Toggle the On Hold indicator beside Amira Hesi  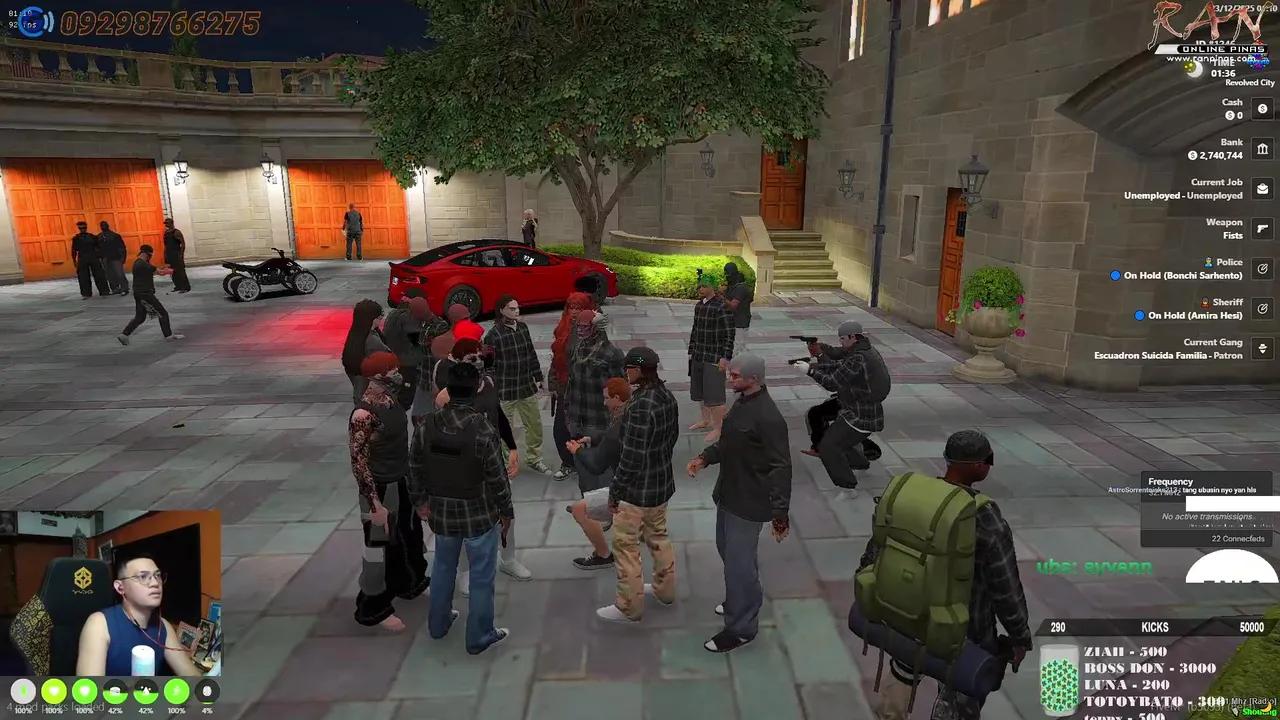click(x=1139, y=315)
